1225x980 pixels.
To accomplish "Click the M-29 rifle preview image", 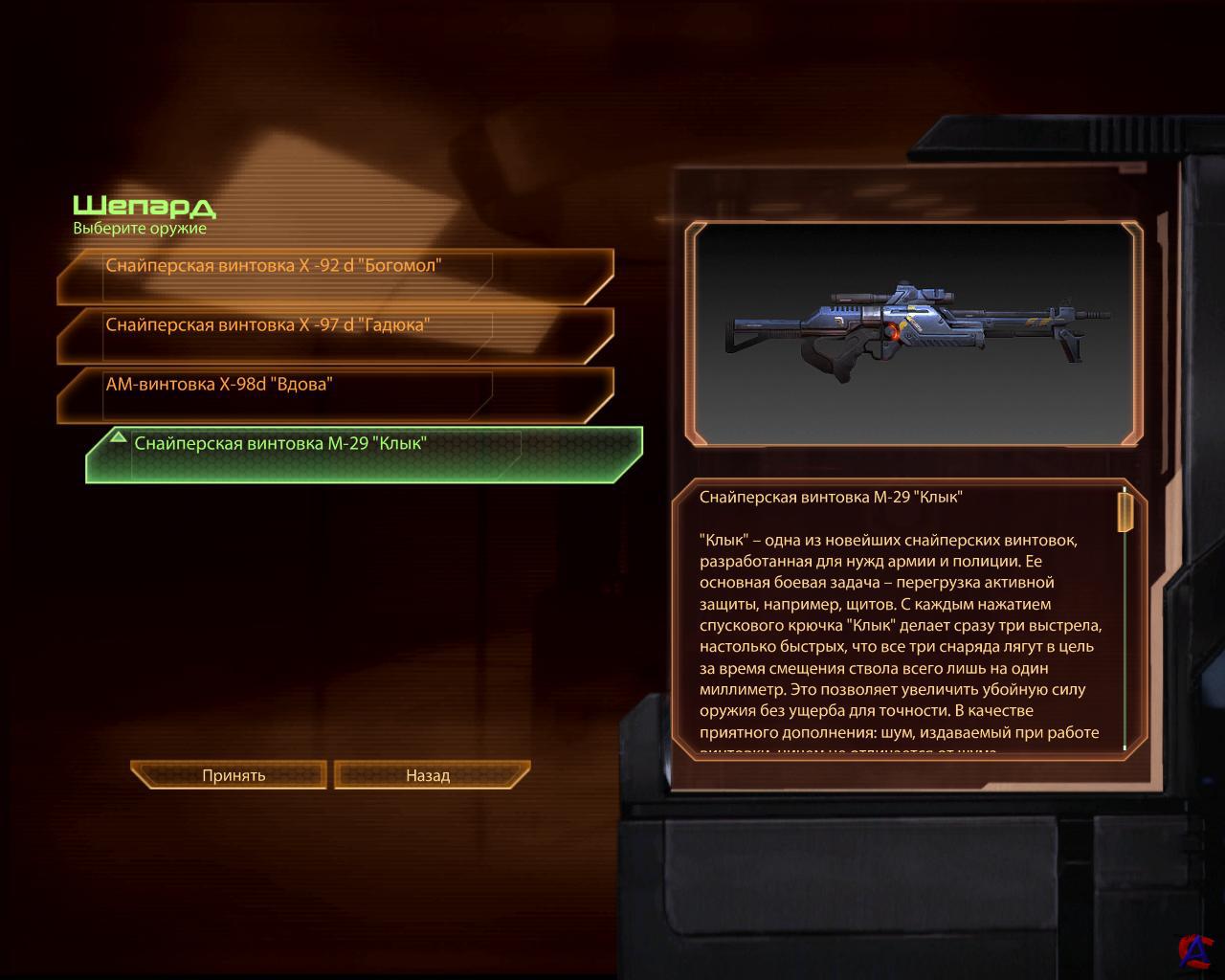I will (x=917, y=332).
